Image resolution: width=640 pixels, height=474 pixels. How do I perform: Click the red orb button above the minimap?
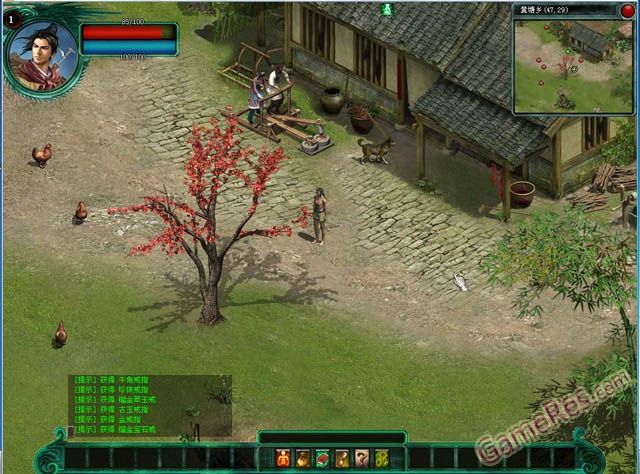click(627, 11)
